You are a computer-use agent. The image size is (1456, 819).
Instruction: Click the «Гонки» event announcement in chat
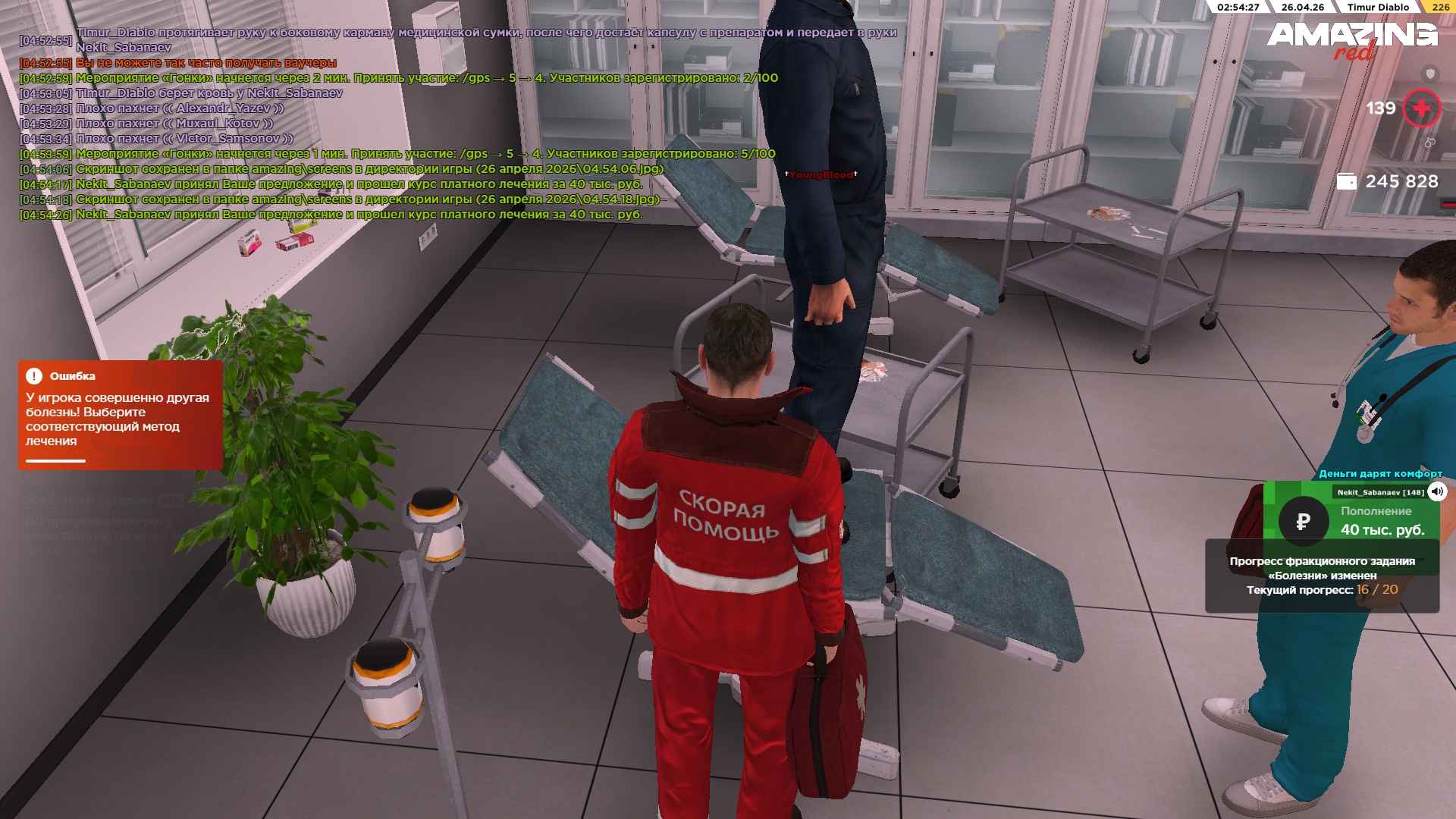tap(426, 78)
